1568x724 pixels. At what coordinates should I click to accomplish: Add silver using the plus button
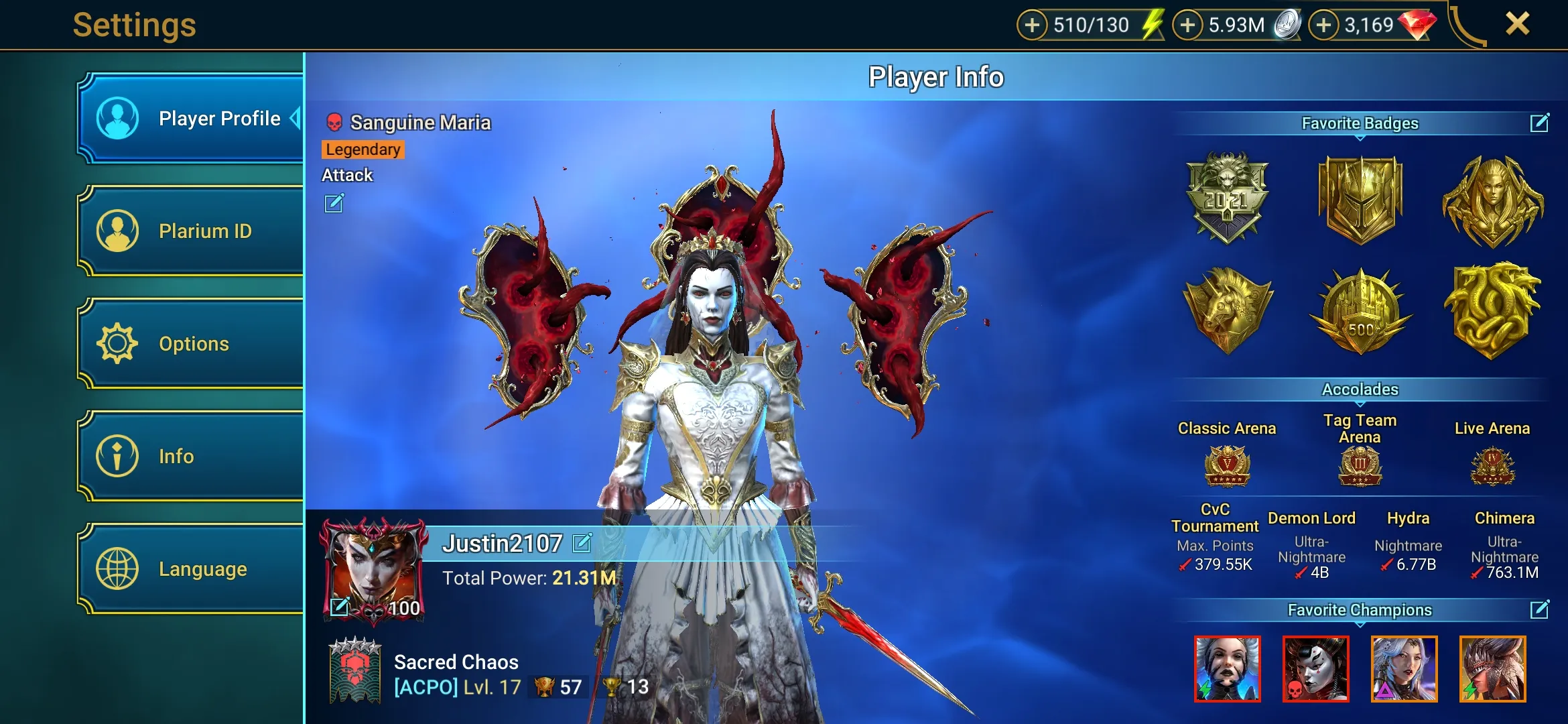click(x=1187, y=25)
